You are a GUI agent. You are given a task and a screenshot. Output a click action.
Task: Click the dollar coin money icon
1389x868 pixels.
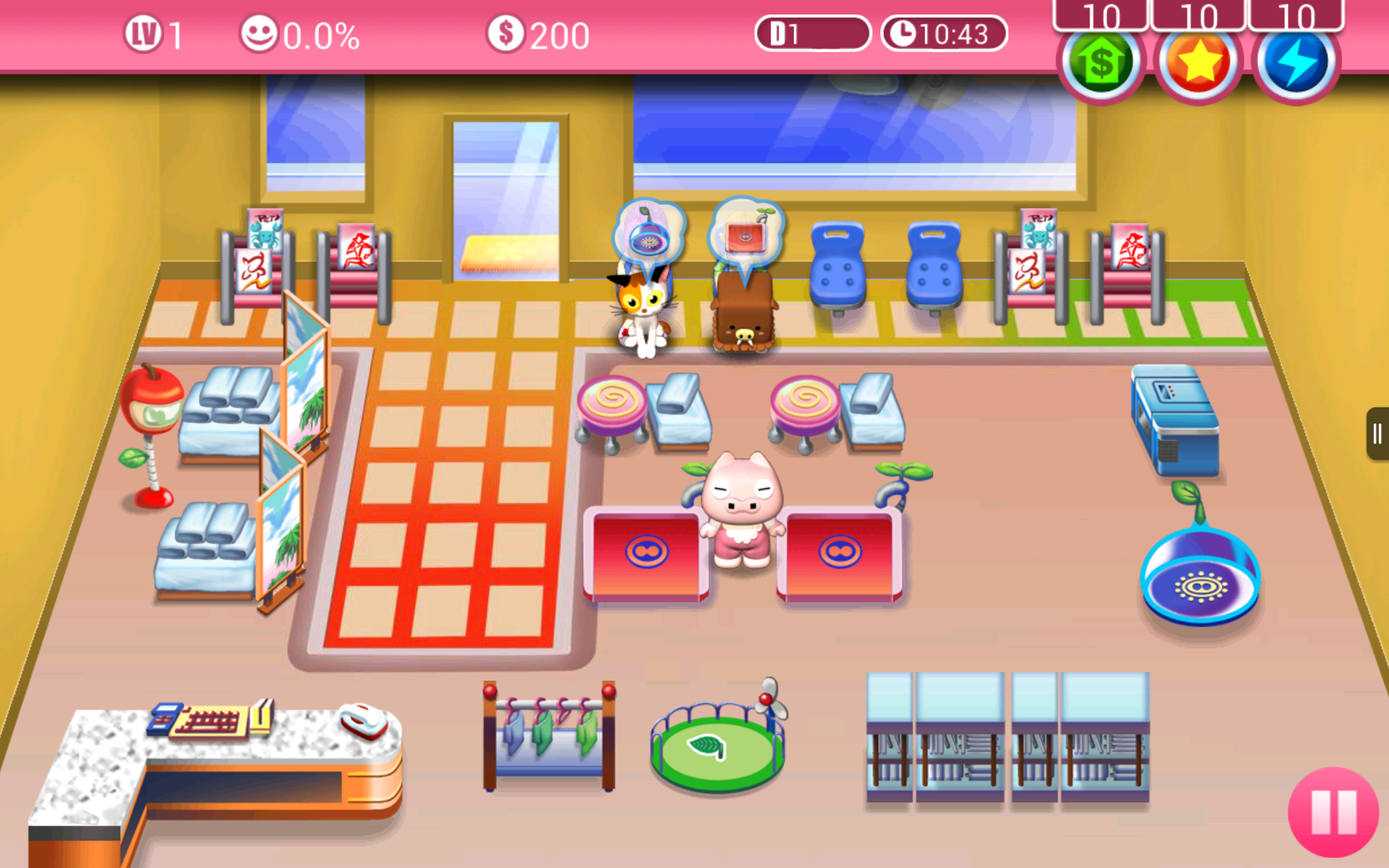pos(504,33)
